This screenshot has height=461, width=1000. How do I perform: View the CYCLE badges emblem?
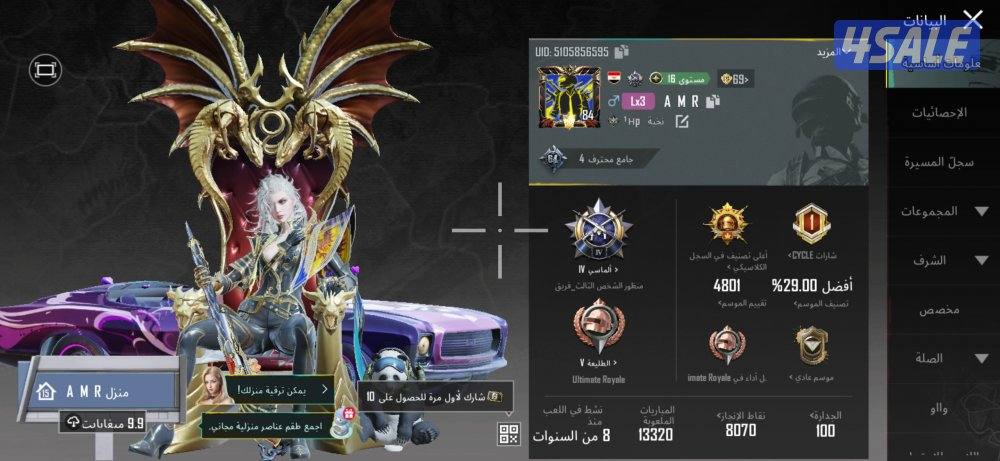pos(811,224)
